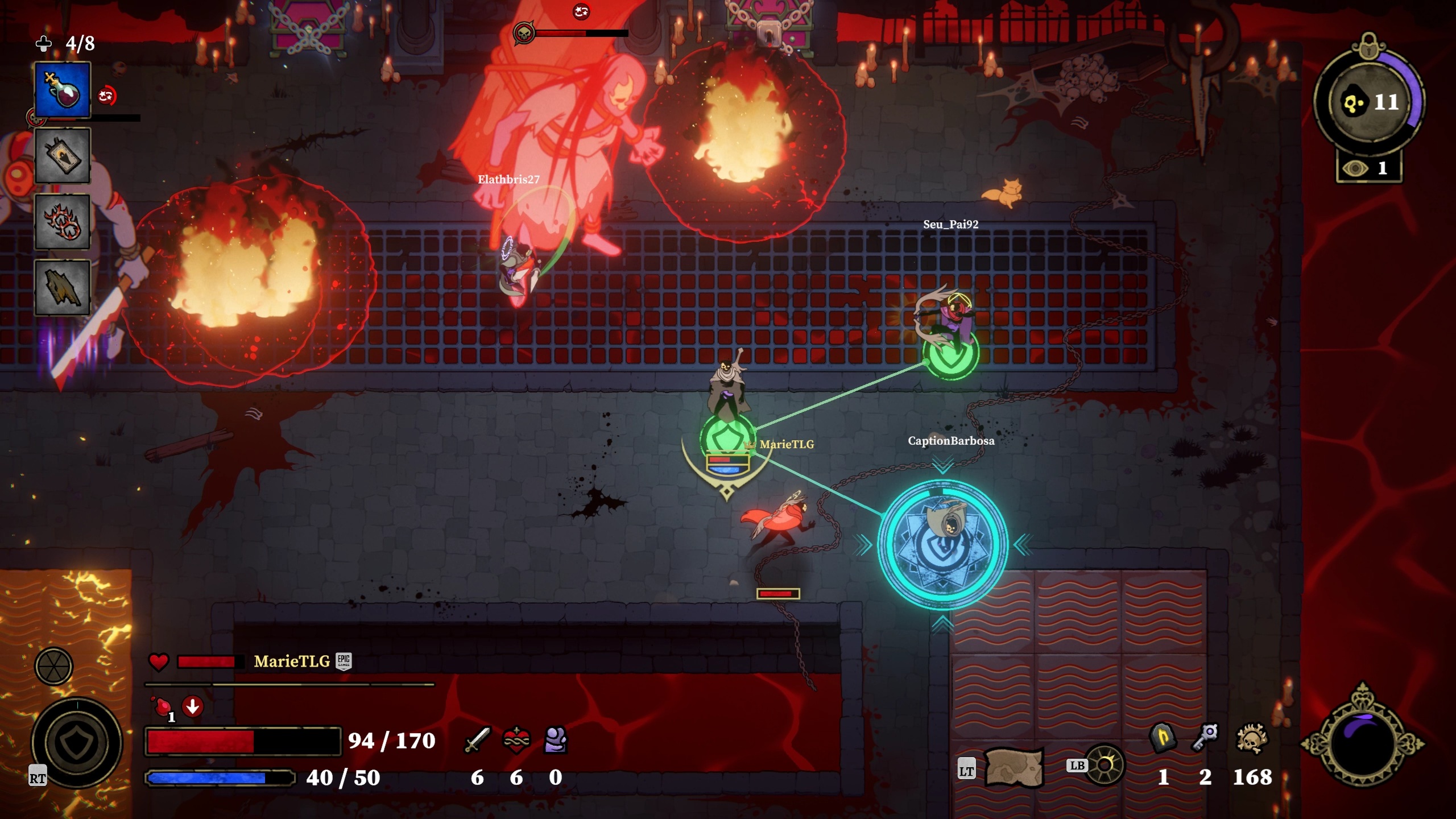
Task: Click the rune tombstone counter icon
Action: click(1163, 739)
